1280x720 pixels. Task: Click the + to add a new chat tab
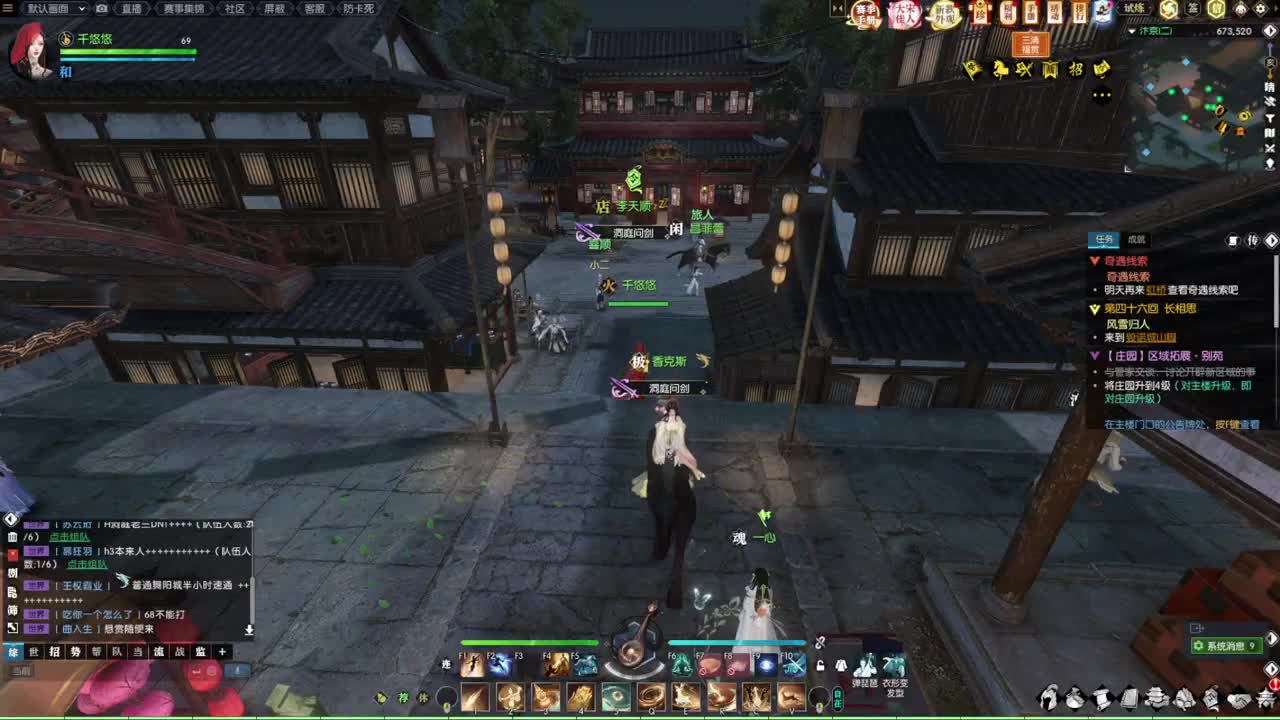coord(222,651)
